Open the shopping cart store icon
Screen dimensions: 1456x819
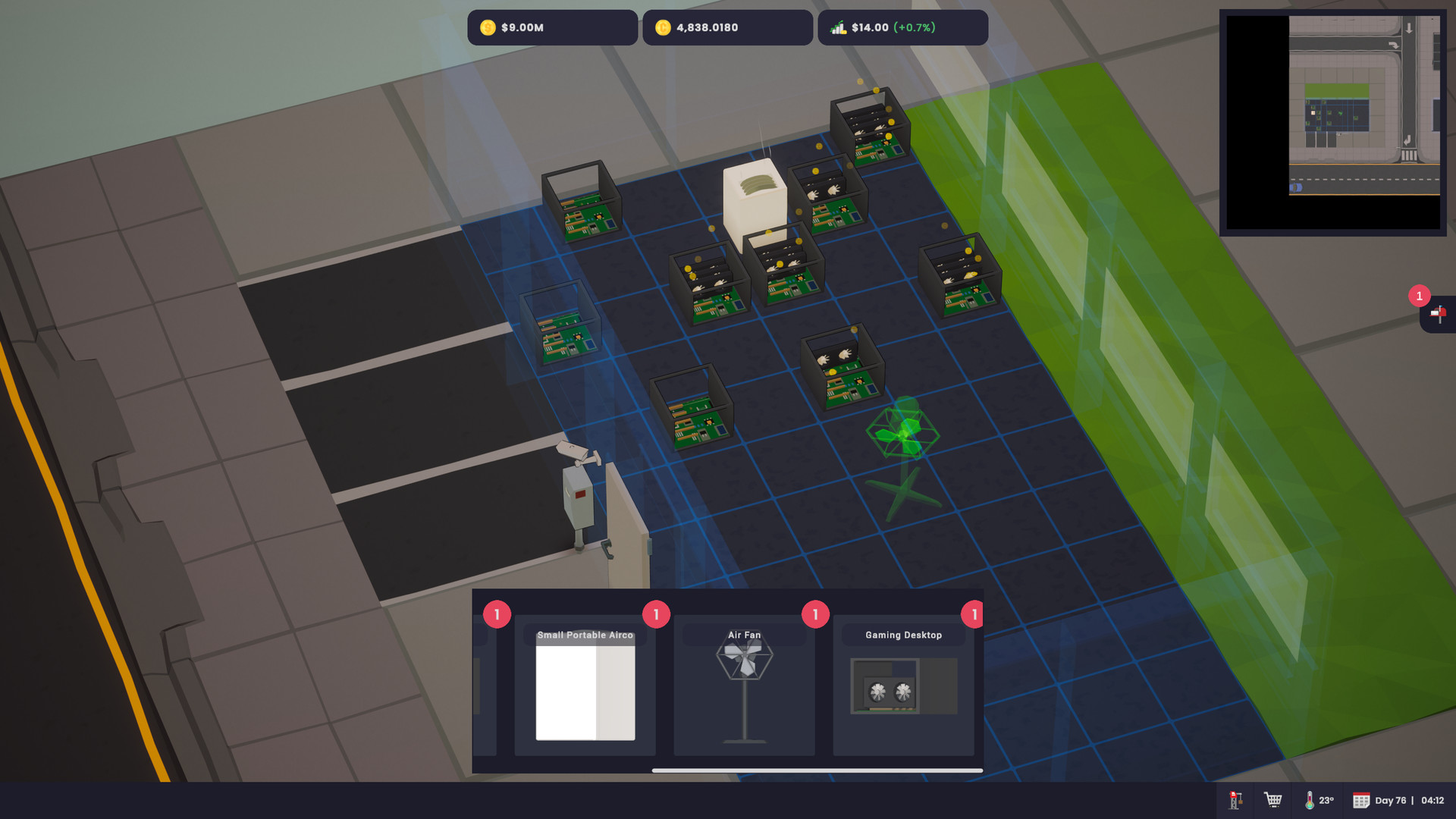1272,800
